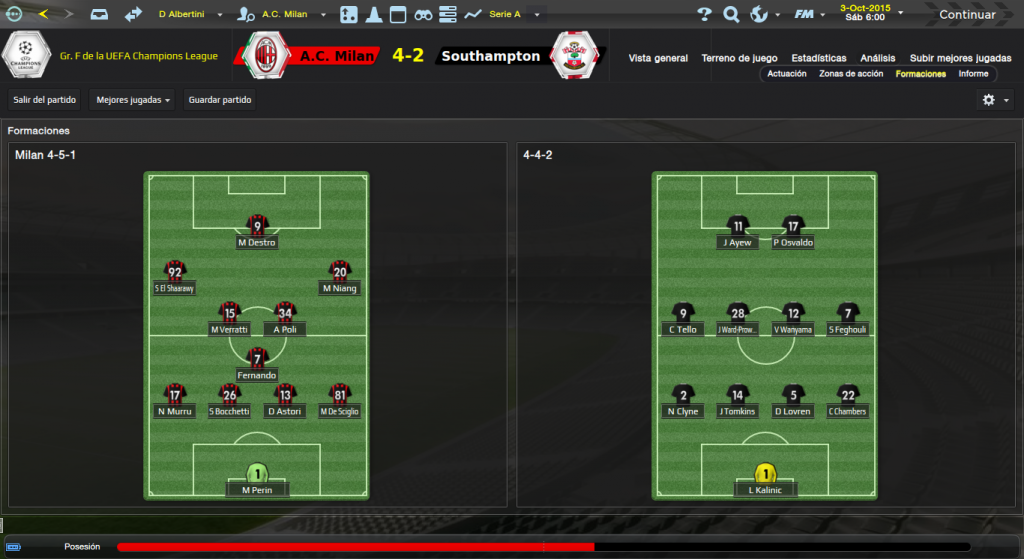
Task: Open the gear settings dropdown
Action: tap(995, 100)
